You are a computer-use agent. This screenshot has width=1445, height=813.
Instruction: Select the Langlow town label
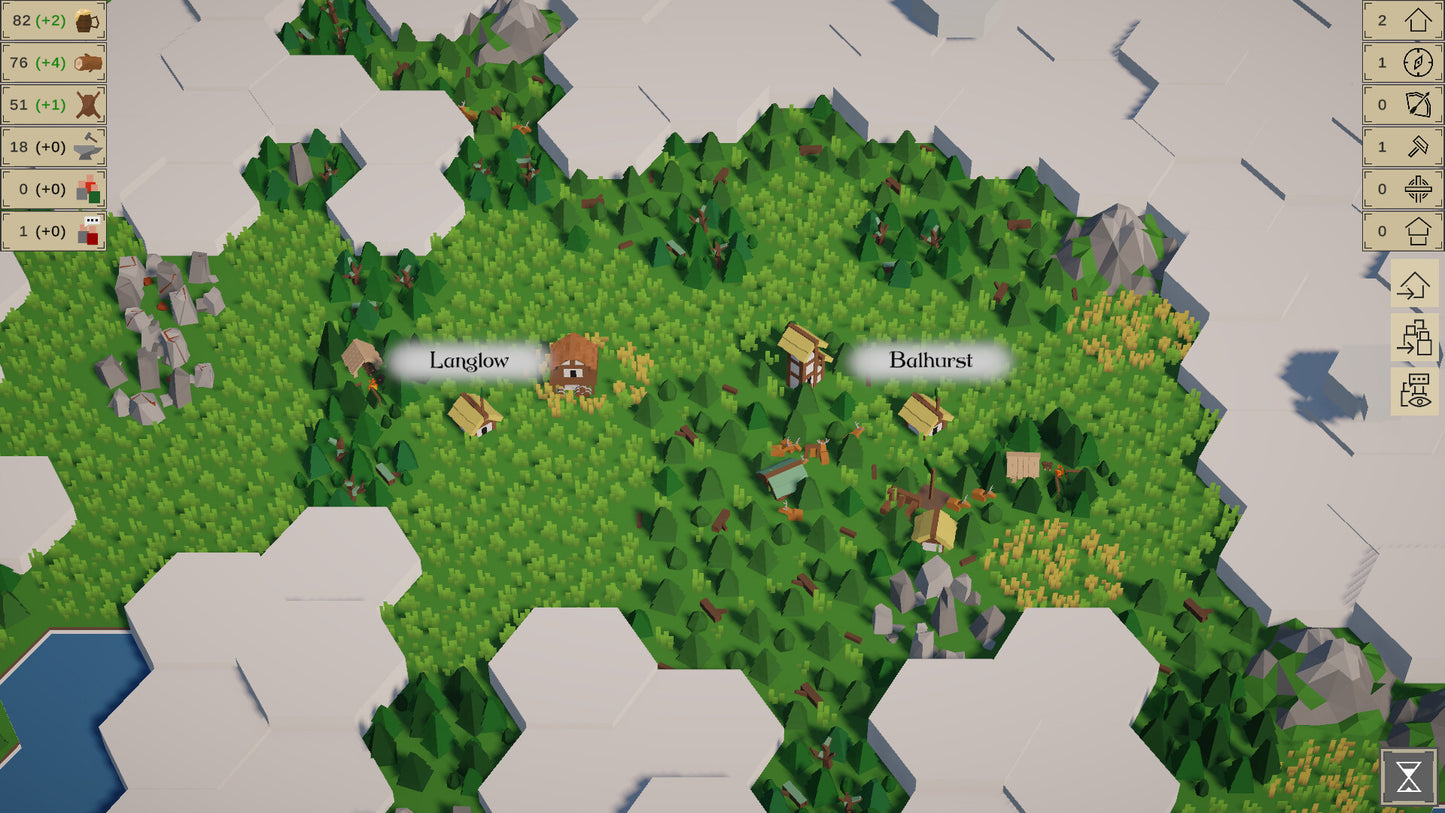[x=469, y=361]
